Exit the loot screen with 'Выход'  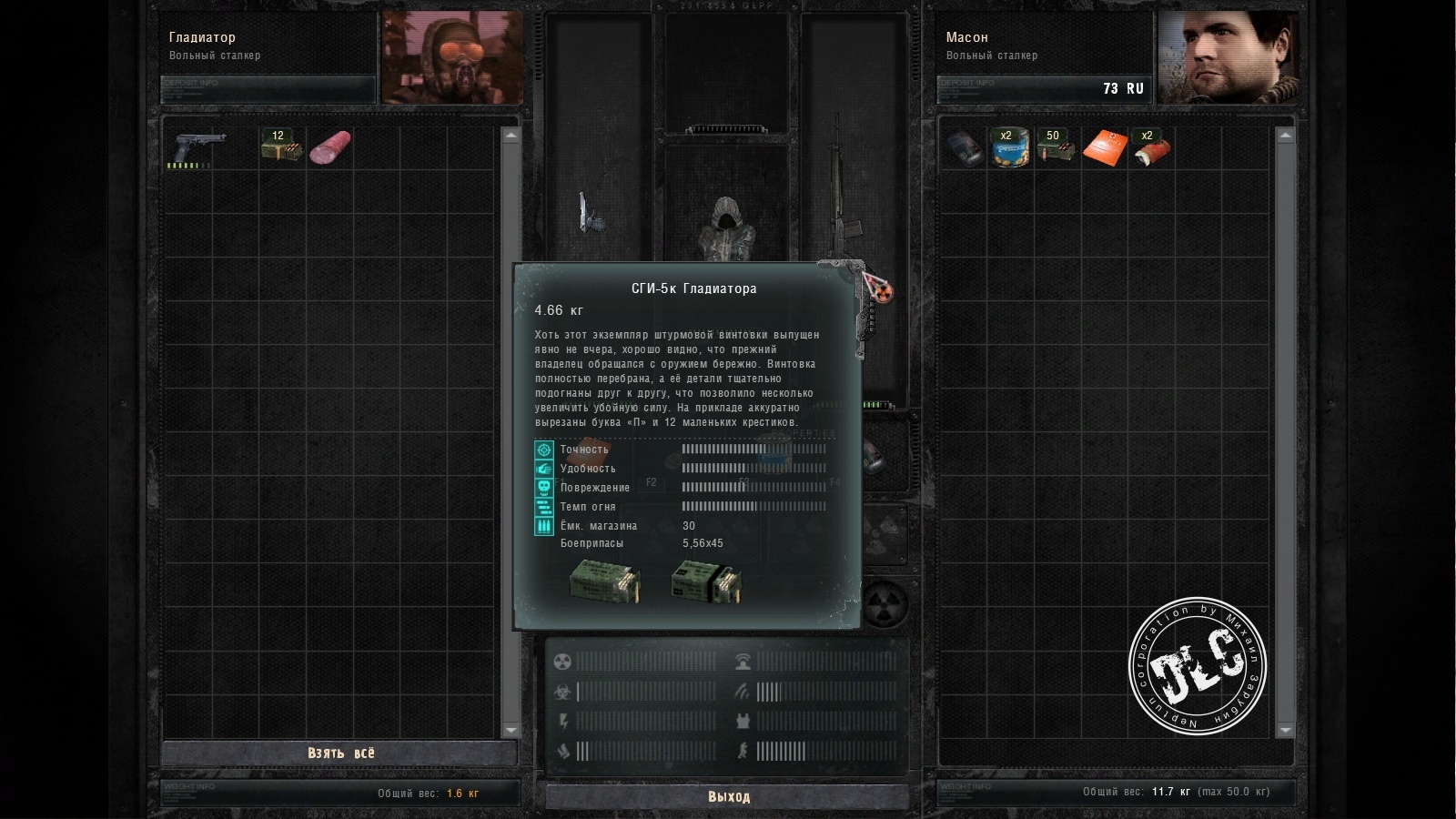[728, 797]
